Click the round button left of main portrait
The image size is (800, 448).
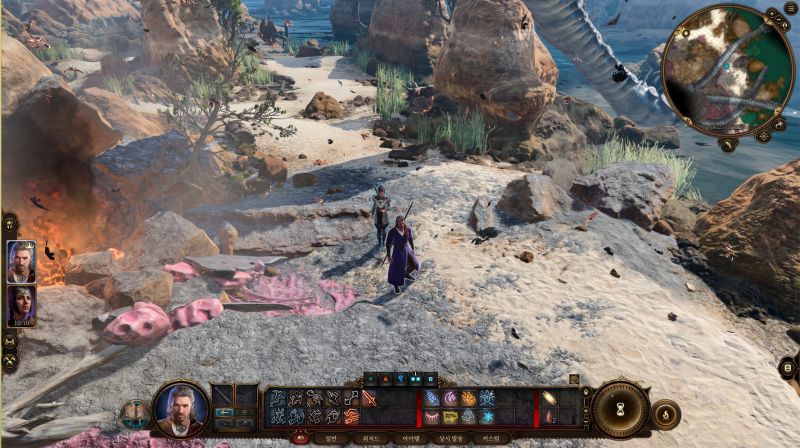click(132, 414)
